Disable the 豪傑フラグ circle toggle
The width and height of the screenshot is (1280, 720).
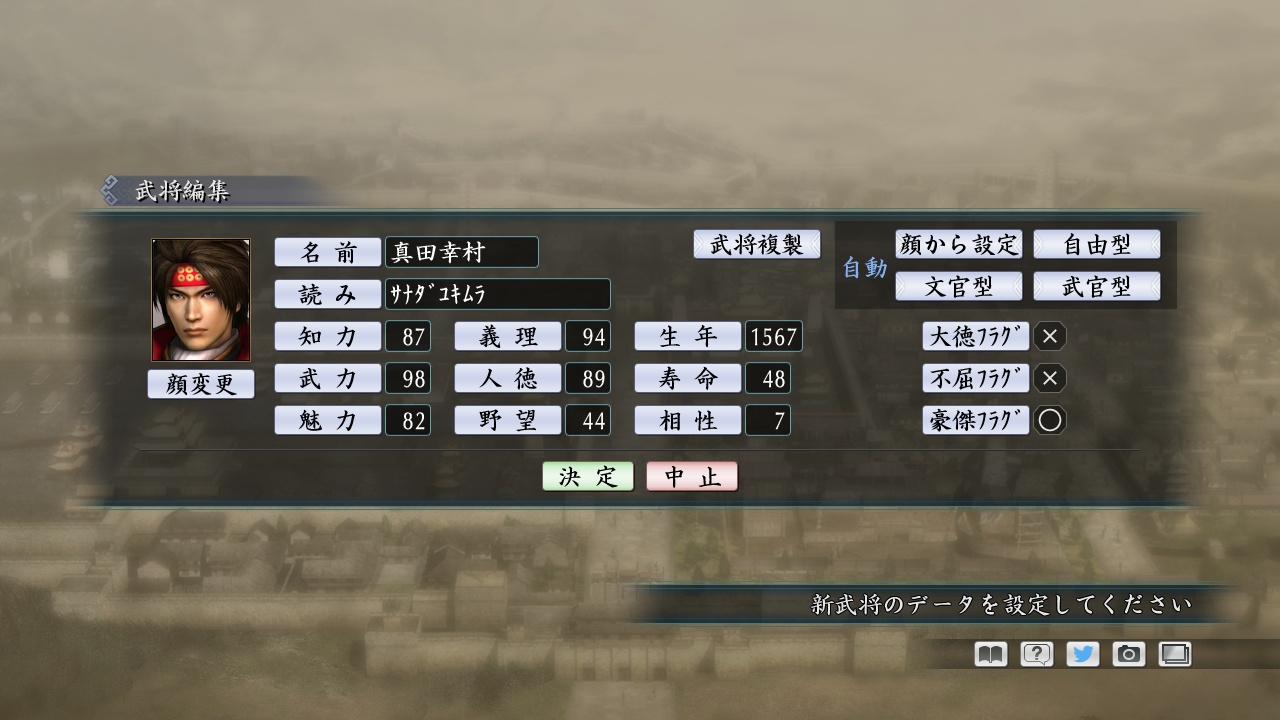[x=1049, y=421]
